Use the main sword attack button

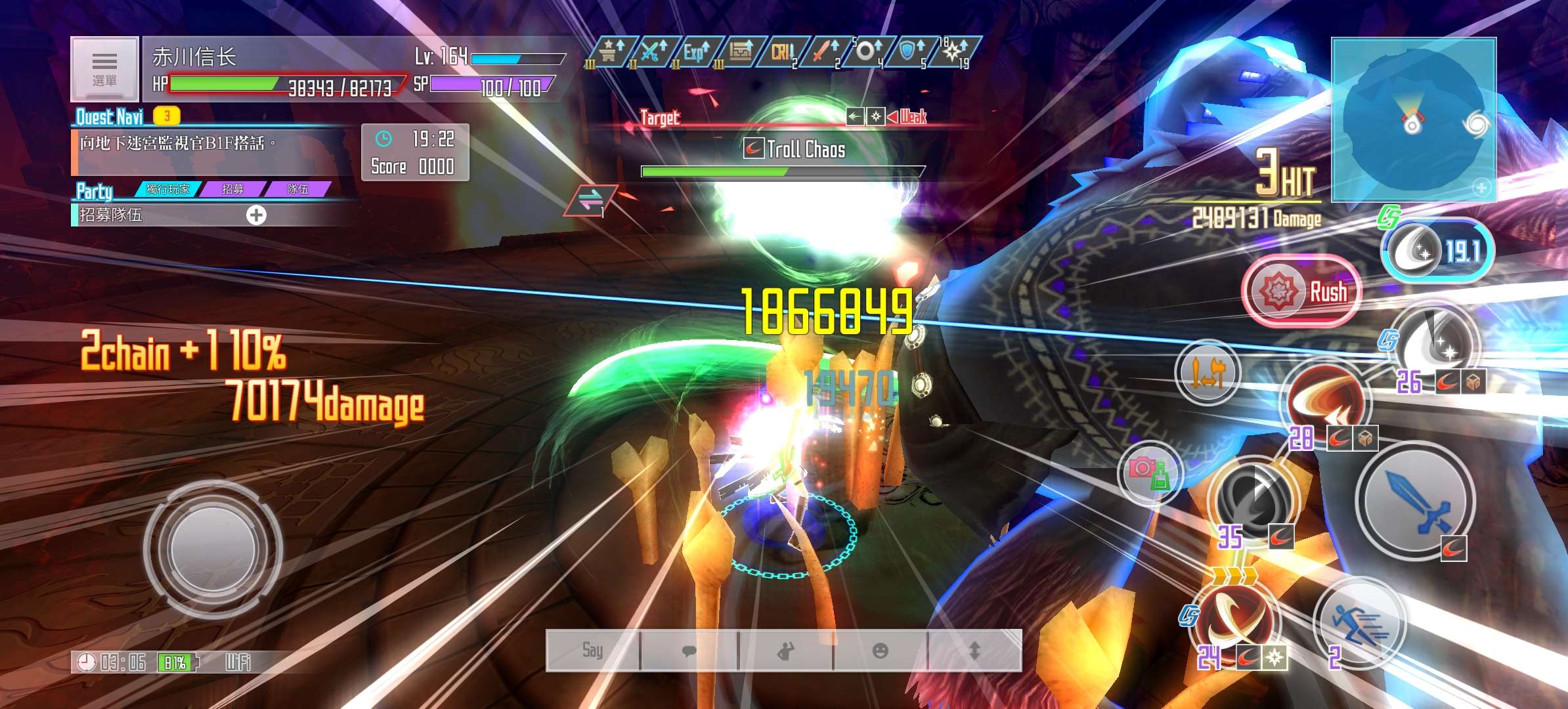click(x=1416, y=500)
